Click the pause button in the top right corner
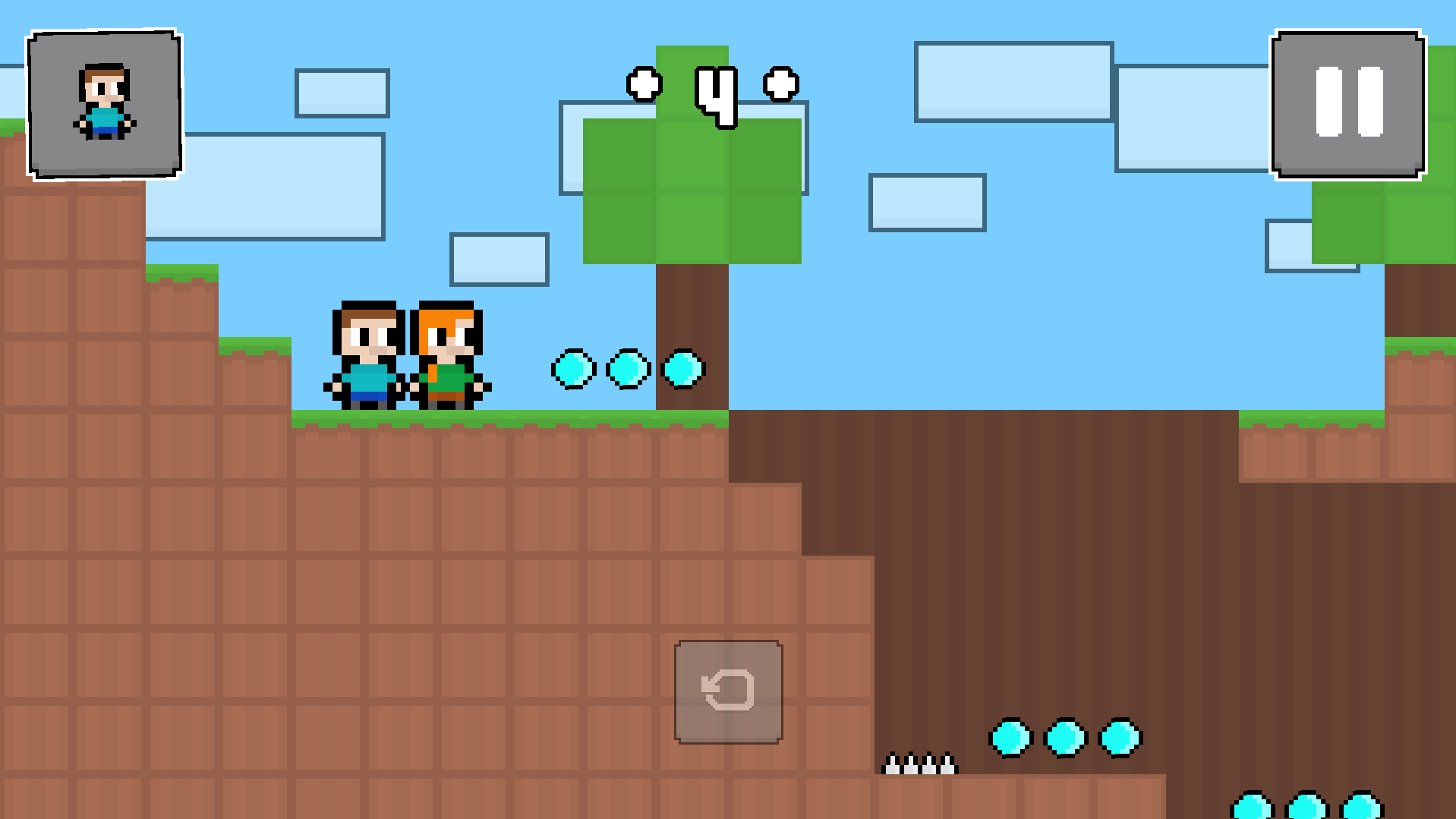 pyautogui.click(x=1348, y=103)
